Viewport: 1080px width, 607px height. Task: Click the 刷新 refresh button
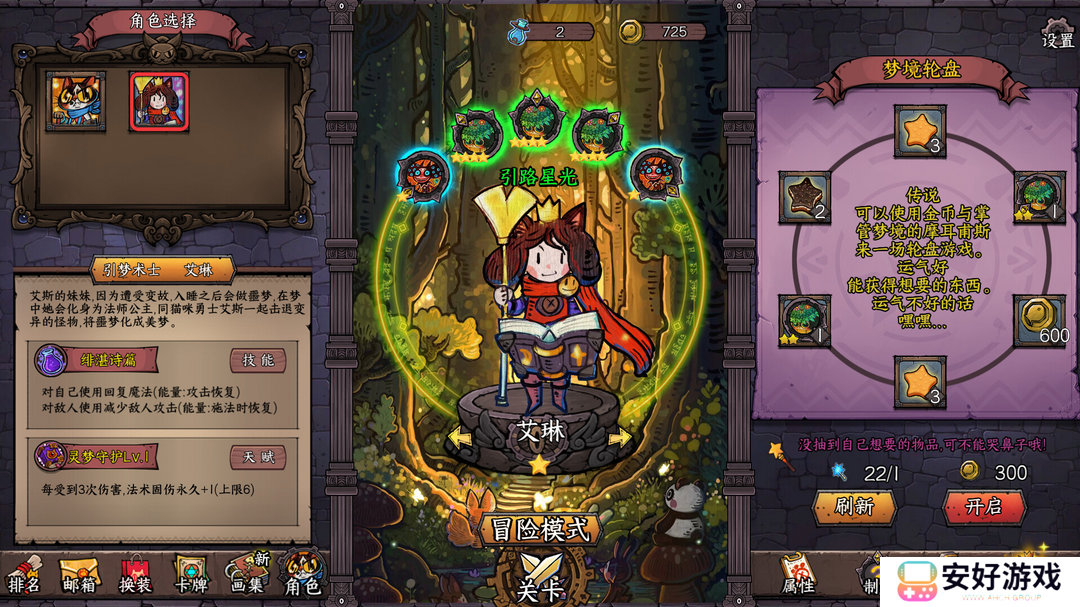point(854,507)
